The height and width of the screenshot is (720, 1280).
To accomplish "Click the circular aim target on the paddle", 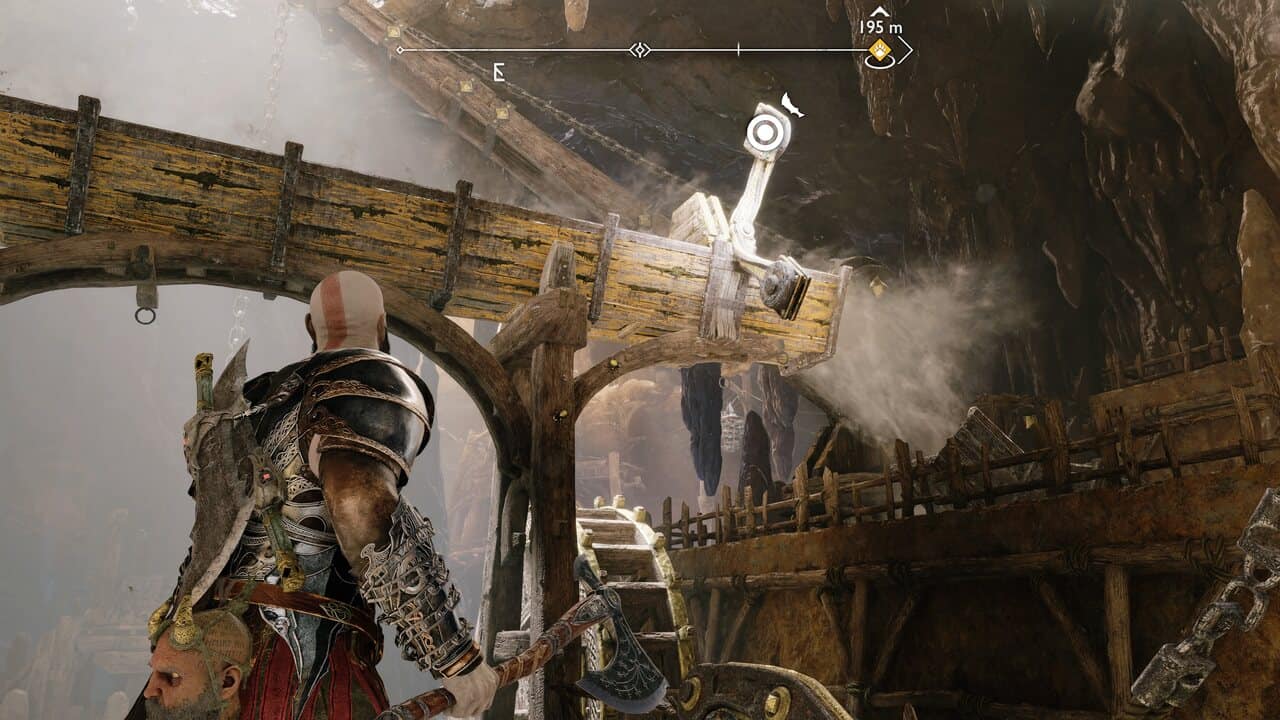I will [x=767, y=133].
